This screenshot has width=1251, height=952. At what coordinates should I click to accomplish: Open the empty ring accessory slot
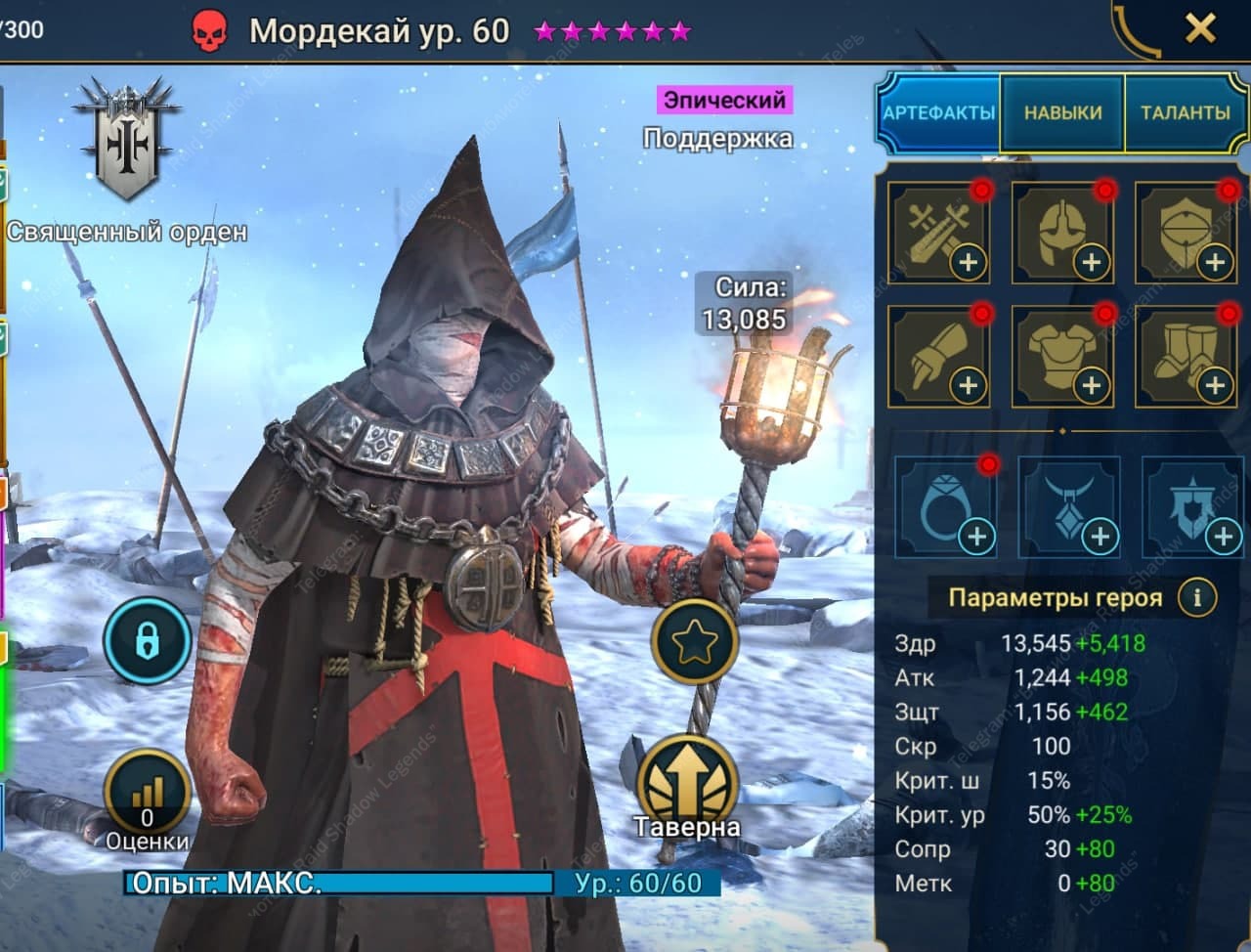[945, 506]
